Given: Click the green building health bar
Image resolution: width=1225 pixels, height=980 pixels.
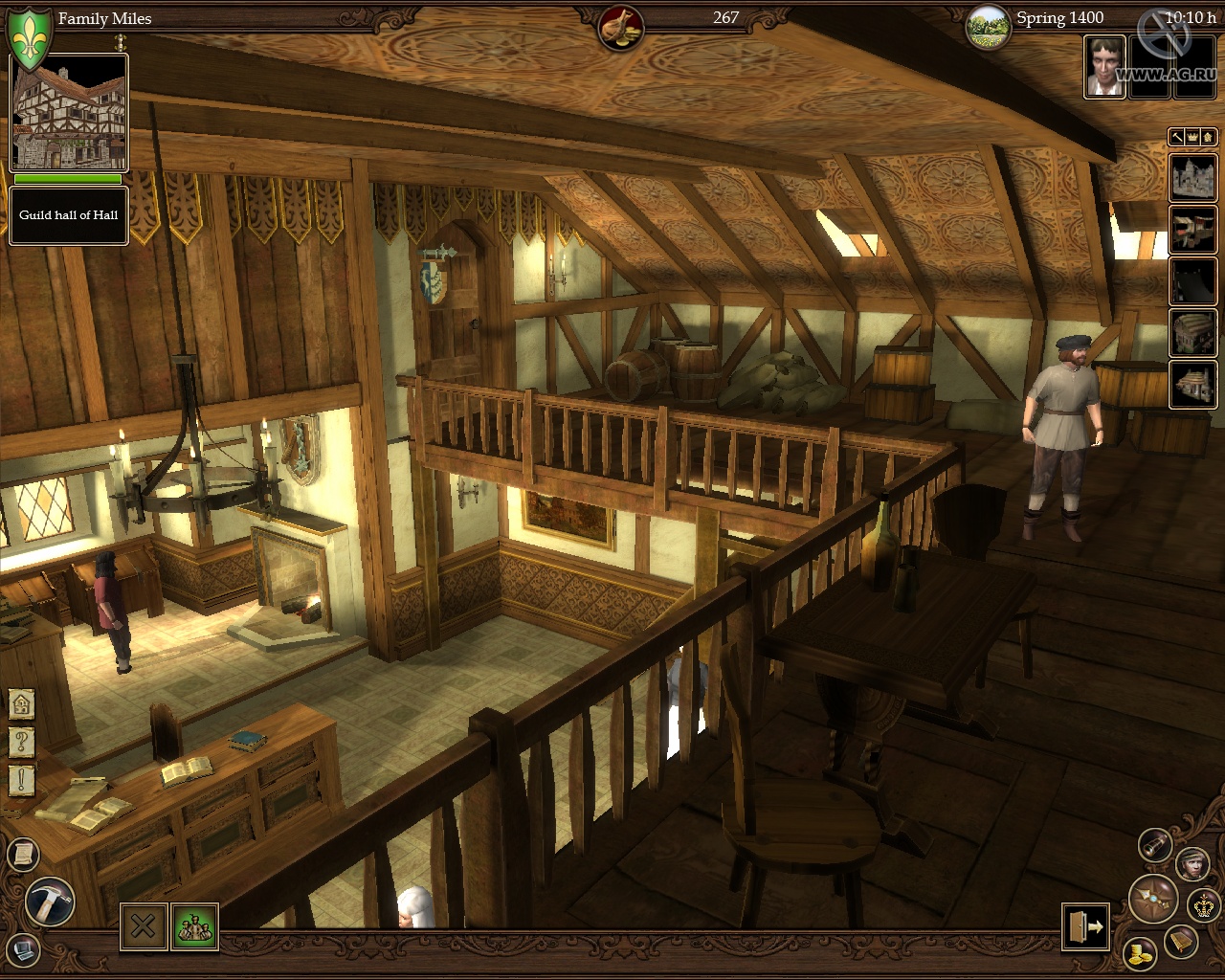Looking at the screenshot, I should [x=66, y=180].
